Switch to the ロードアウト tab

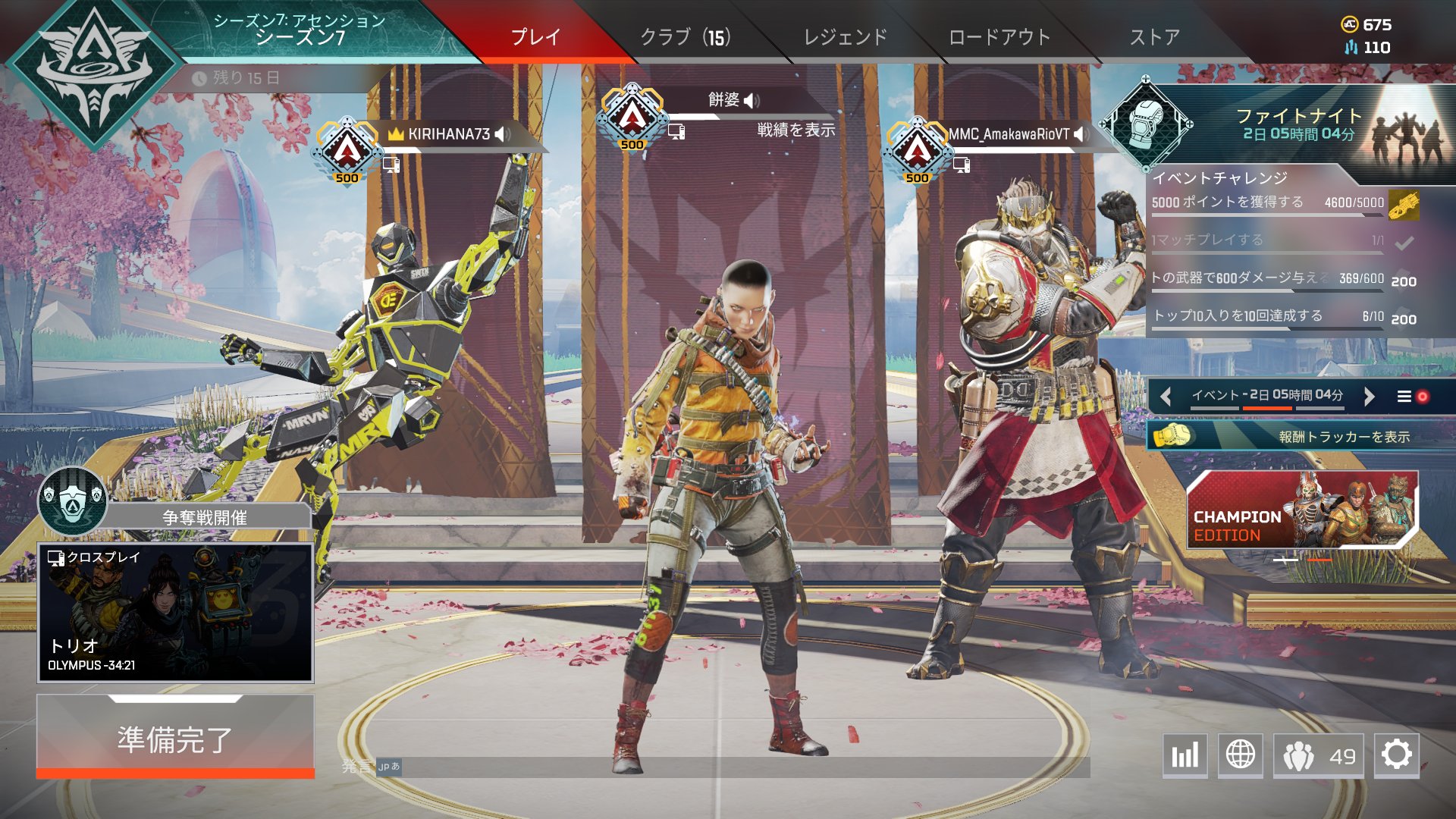coord(999,36)
